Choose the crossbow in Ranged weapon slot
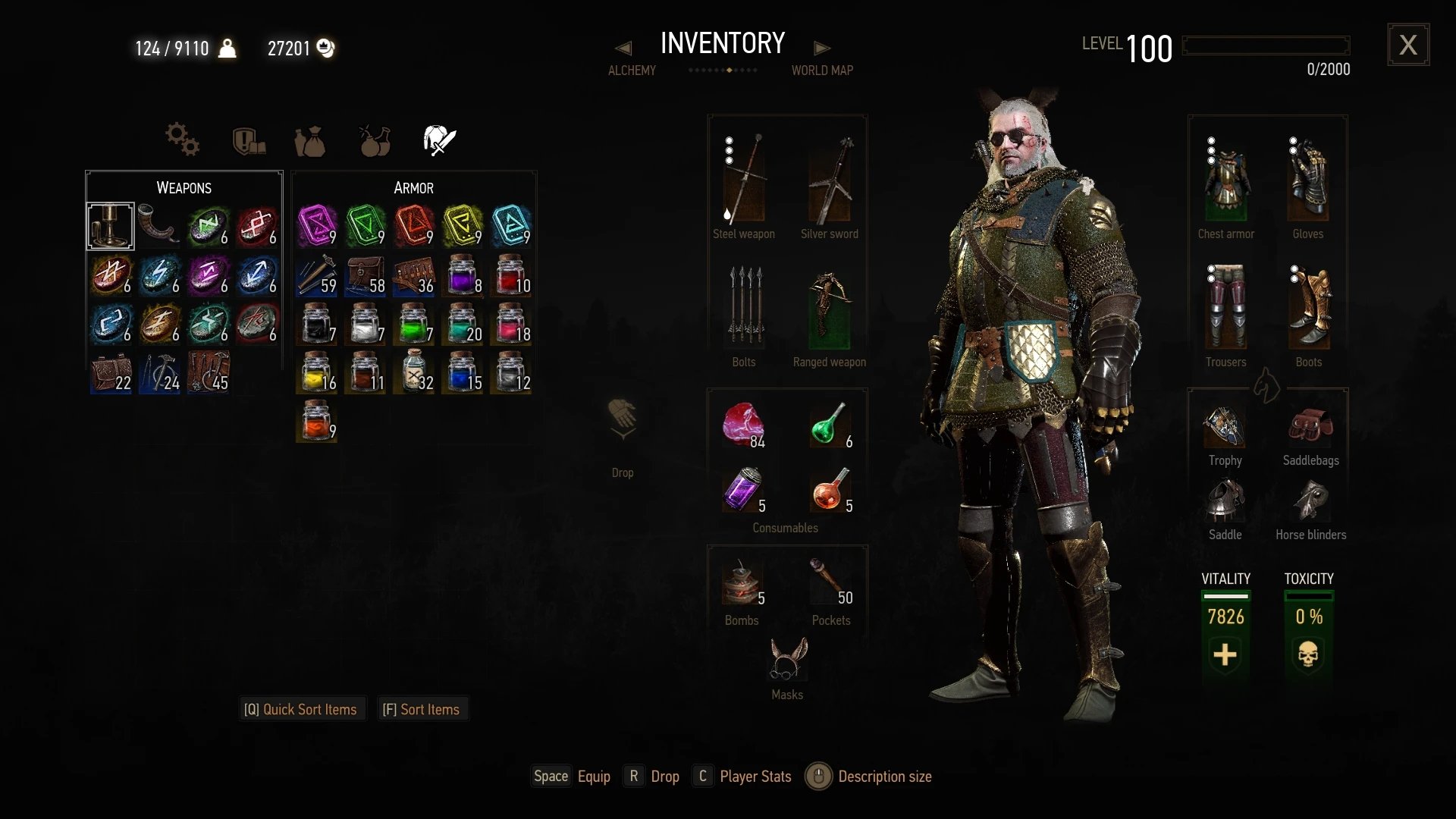The image size is (1456, 819). (x=830, y=309)
